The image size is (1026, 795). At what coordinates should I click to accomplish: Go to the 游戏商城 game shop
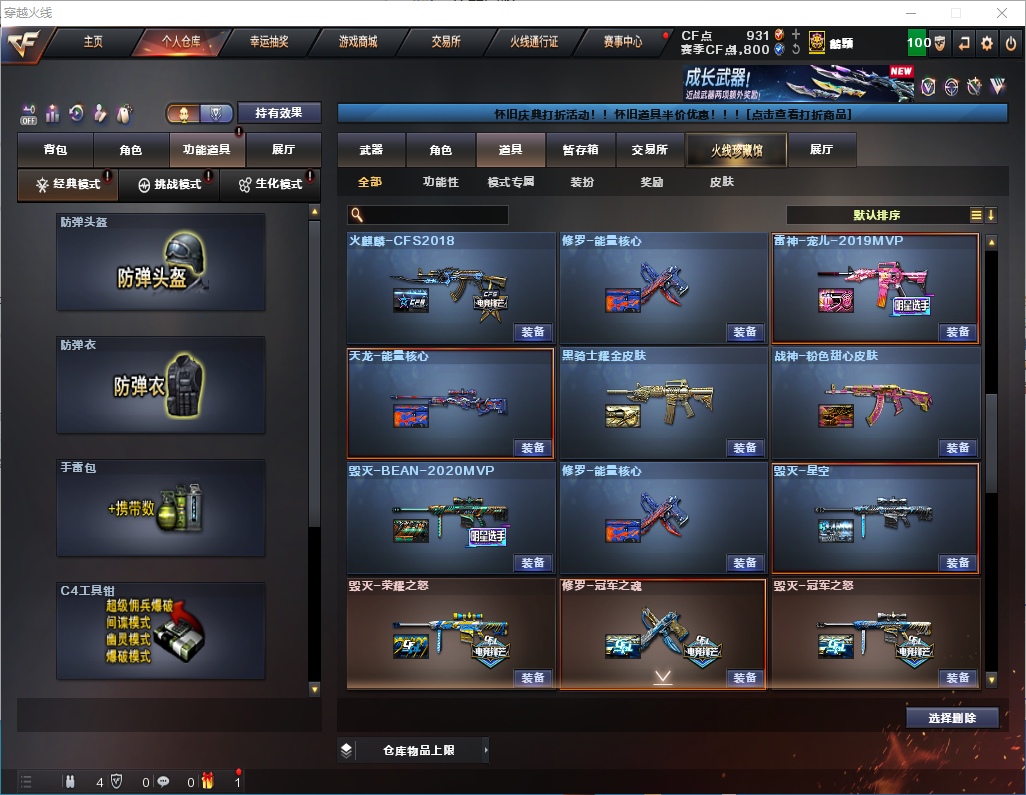click(x=357, y=42)
